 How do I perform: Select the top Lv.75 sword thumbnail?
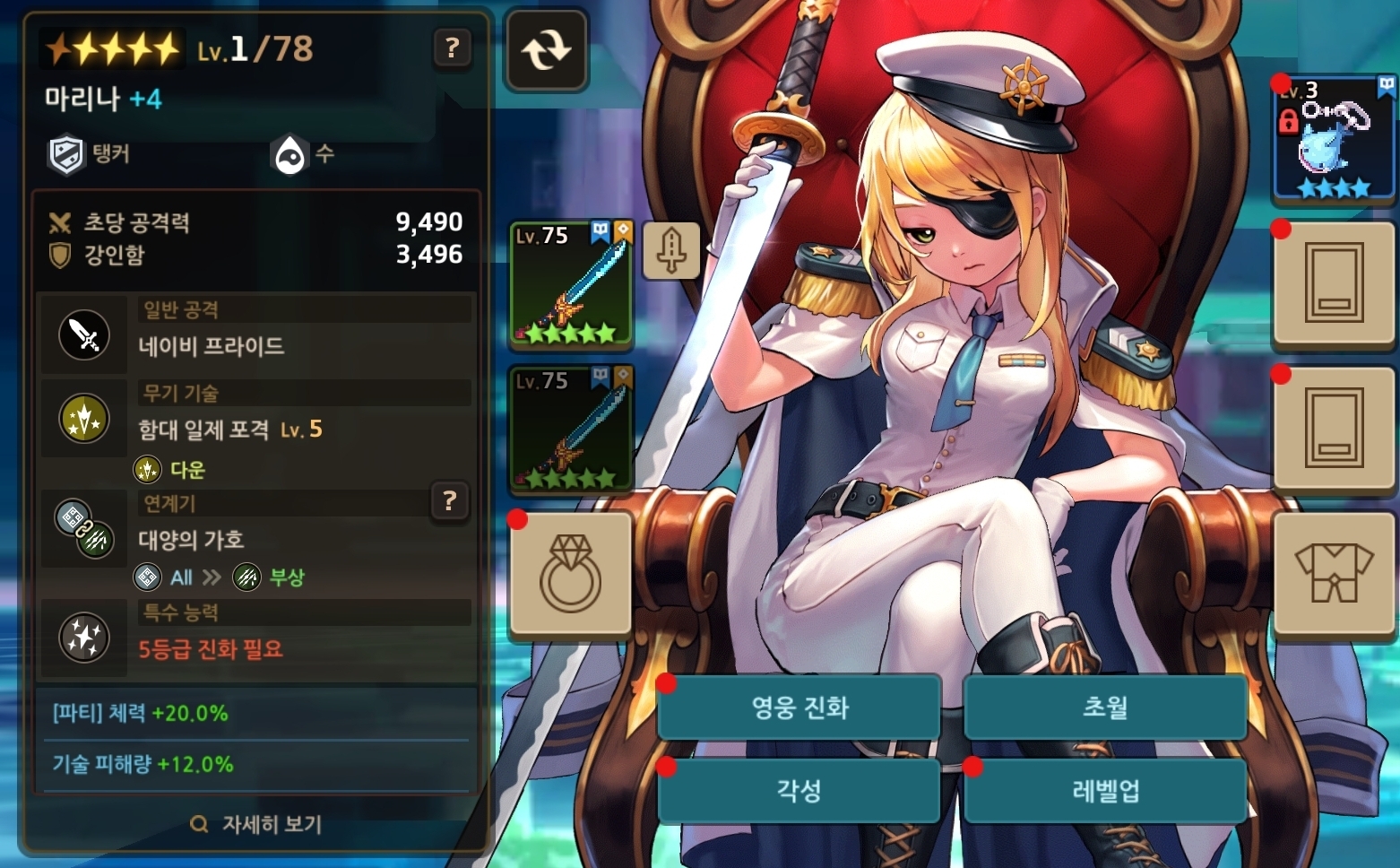click(571, 285)
